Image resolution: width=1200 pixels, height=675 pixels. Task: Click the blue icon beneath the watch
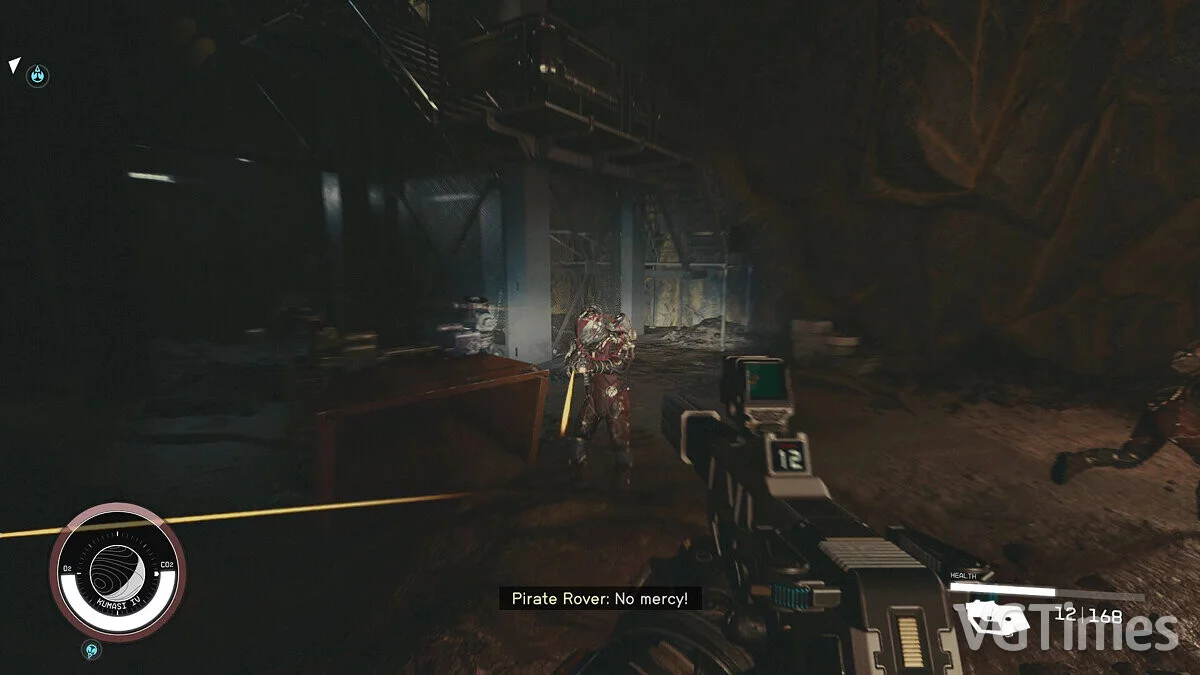[92, 650]
